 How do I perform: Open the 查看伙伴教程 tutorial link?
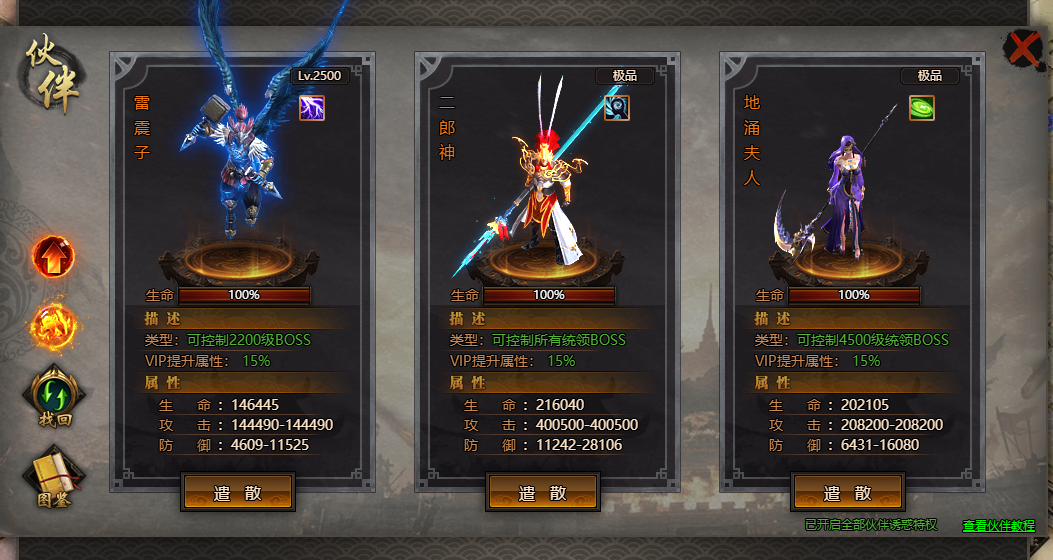click(998, 526)
